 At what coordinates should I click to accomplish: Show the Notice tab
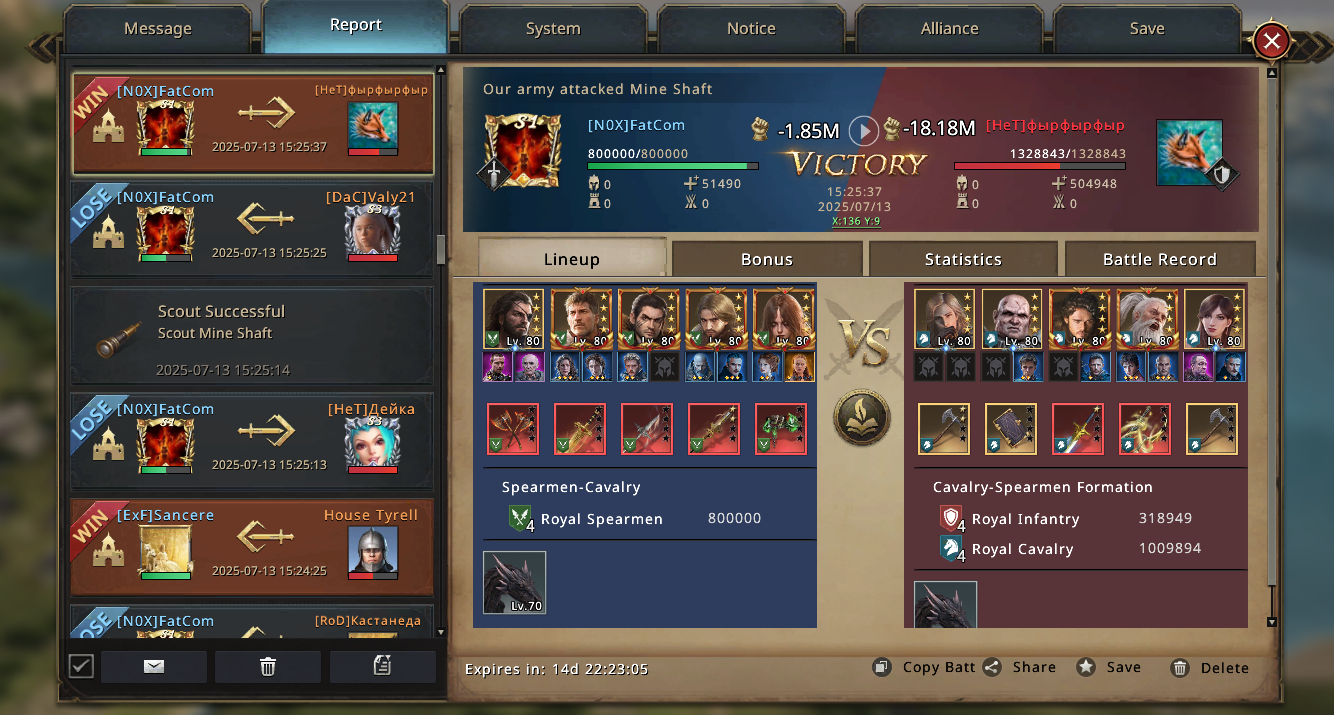751,29
